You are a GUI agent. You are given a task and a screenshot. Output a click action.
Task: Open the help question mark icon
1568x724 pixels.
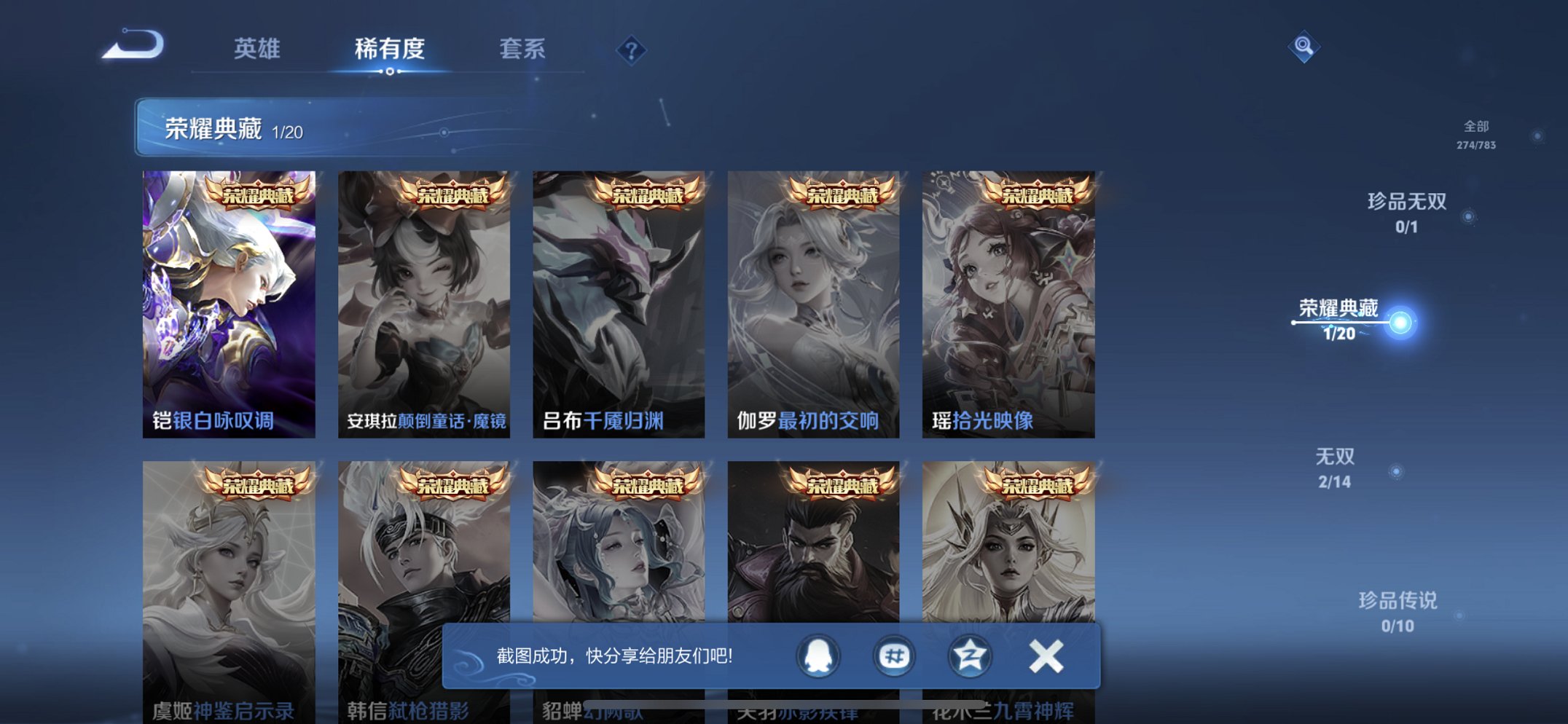pos(633,50)
